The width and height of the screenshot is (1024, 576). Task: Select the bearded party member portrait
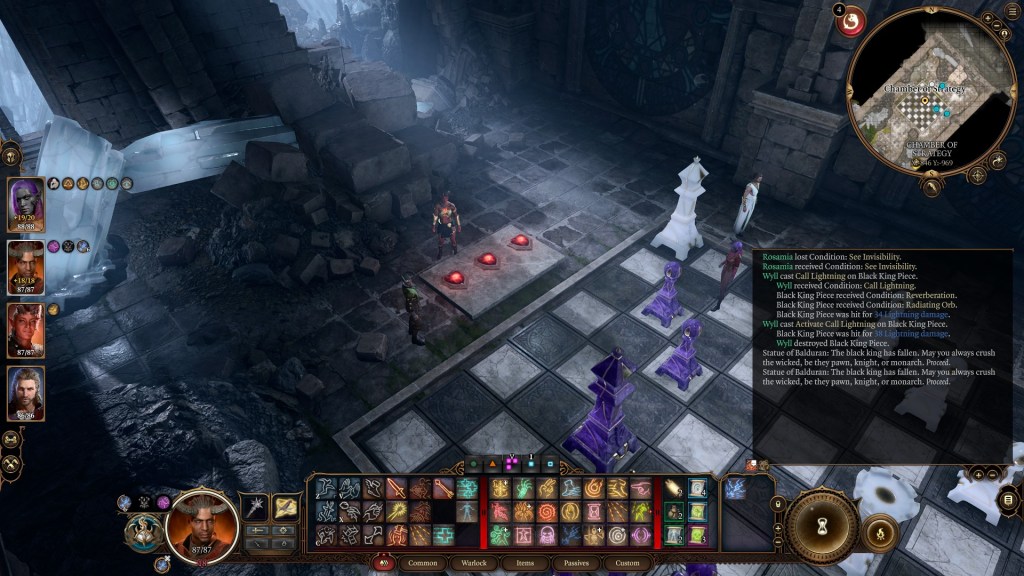point(26,392)
